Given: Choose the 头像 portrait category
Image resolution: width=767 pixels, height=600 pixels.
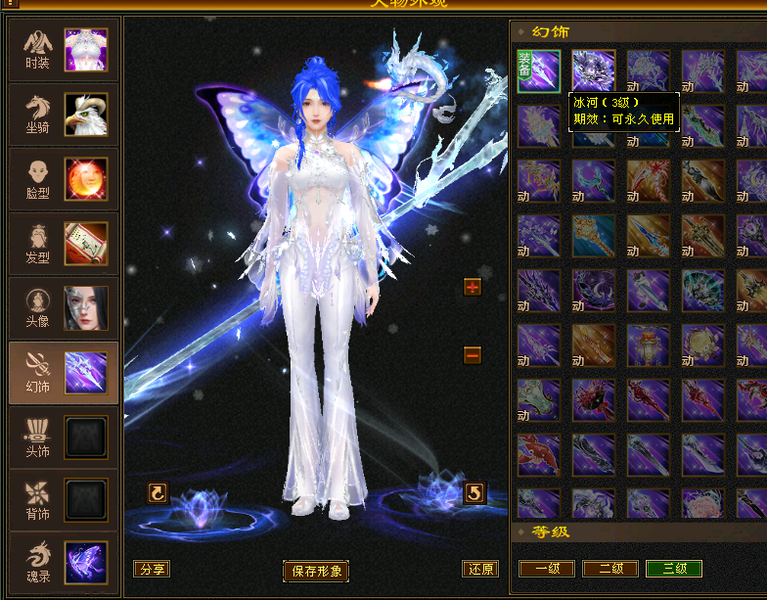Looking at the screenshot, I should [x=63, y=308].
